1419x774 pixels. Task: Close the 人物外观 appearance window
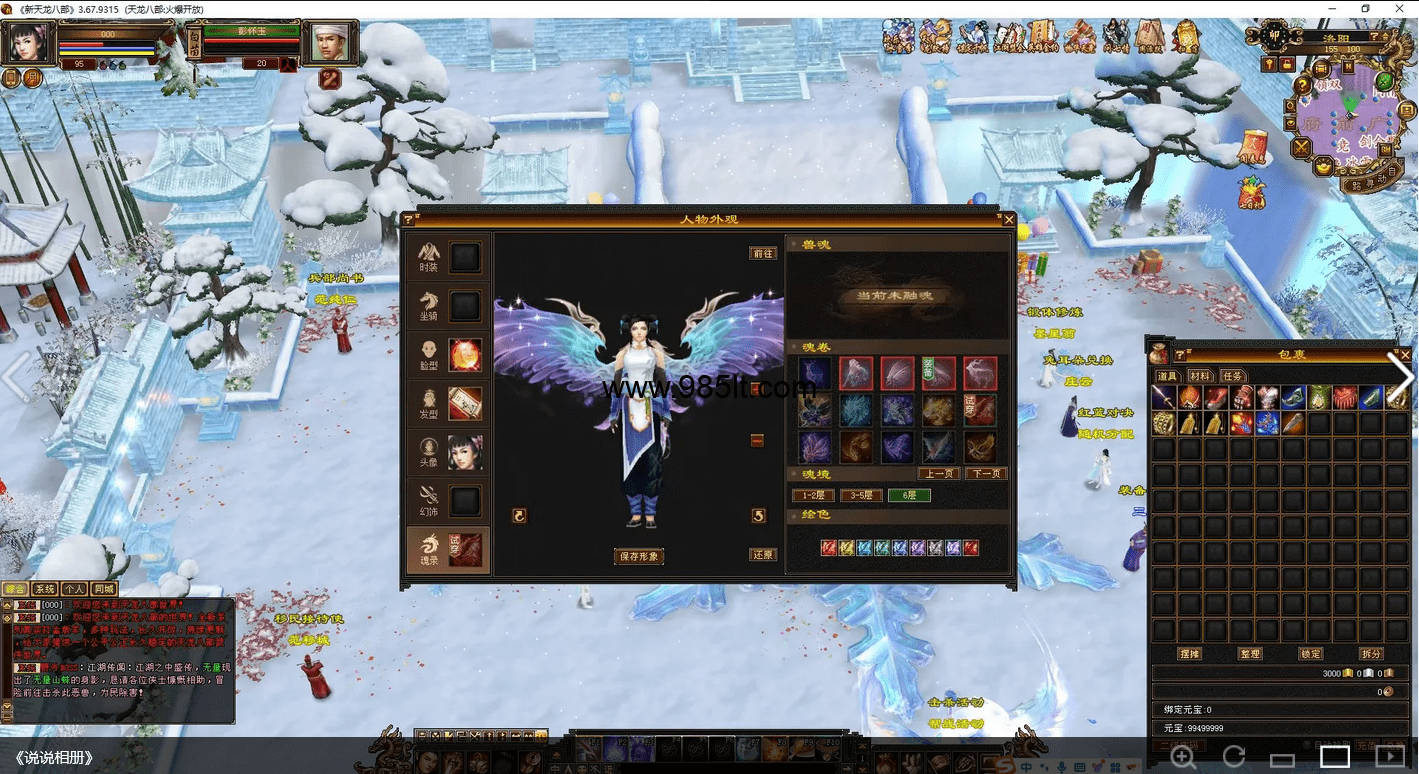1009,219
